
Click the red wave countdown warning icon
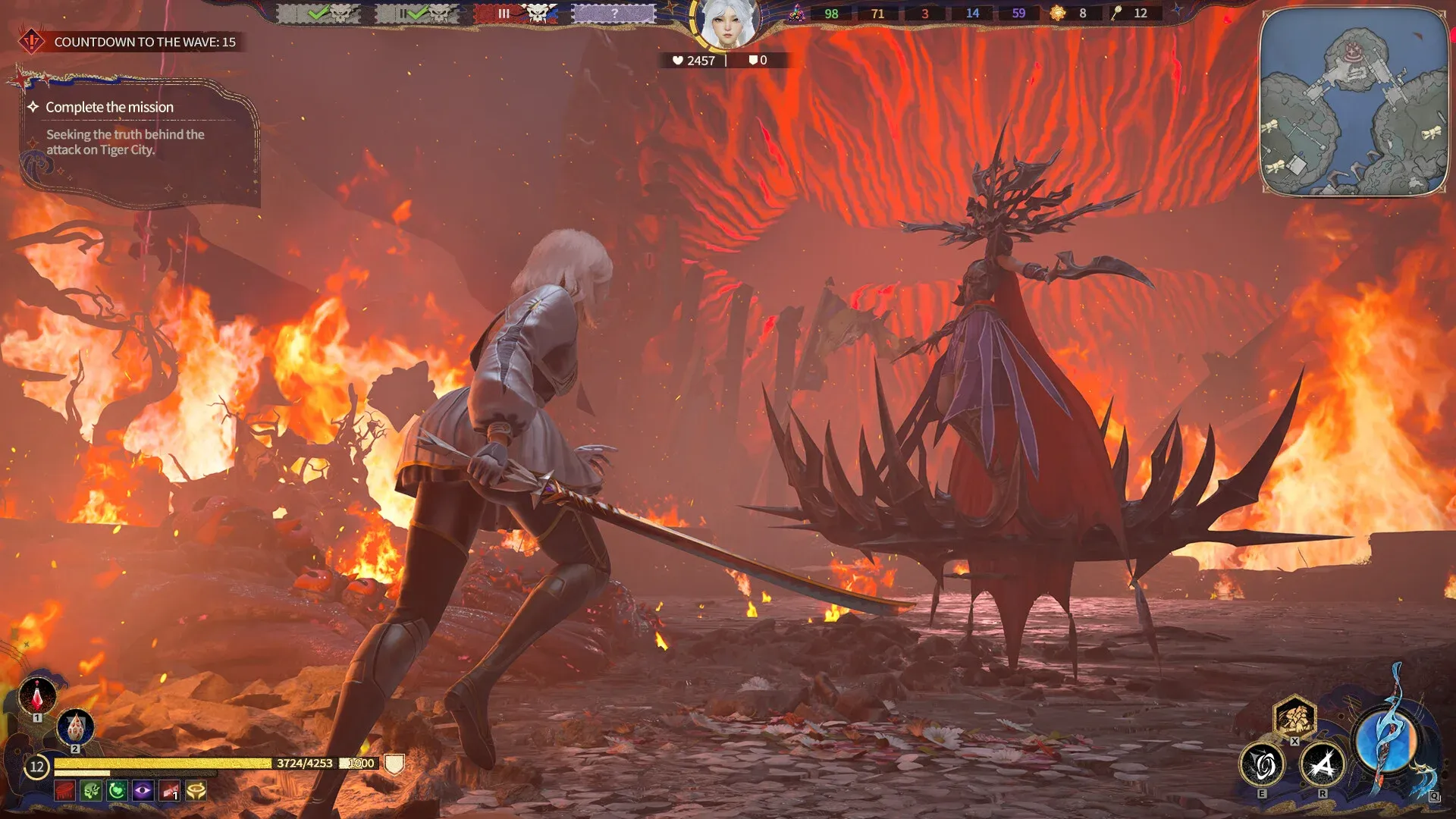[32, 41]
